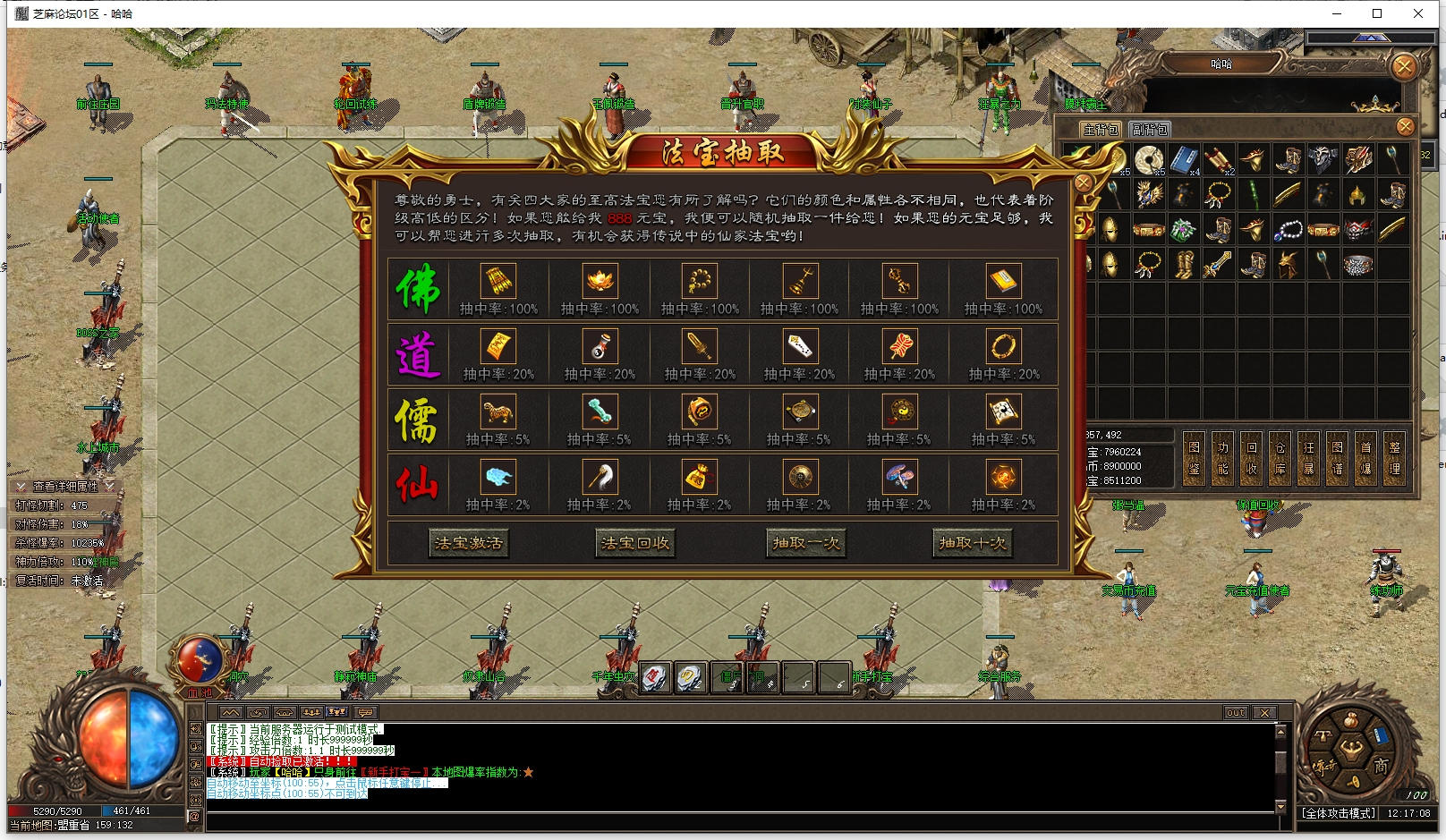Screen dimensions: 1446x840
Task: Open the 仓库 warehouse button
Action: click(1280, 457)
